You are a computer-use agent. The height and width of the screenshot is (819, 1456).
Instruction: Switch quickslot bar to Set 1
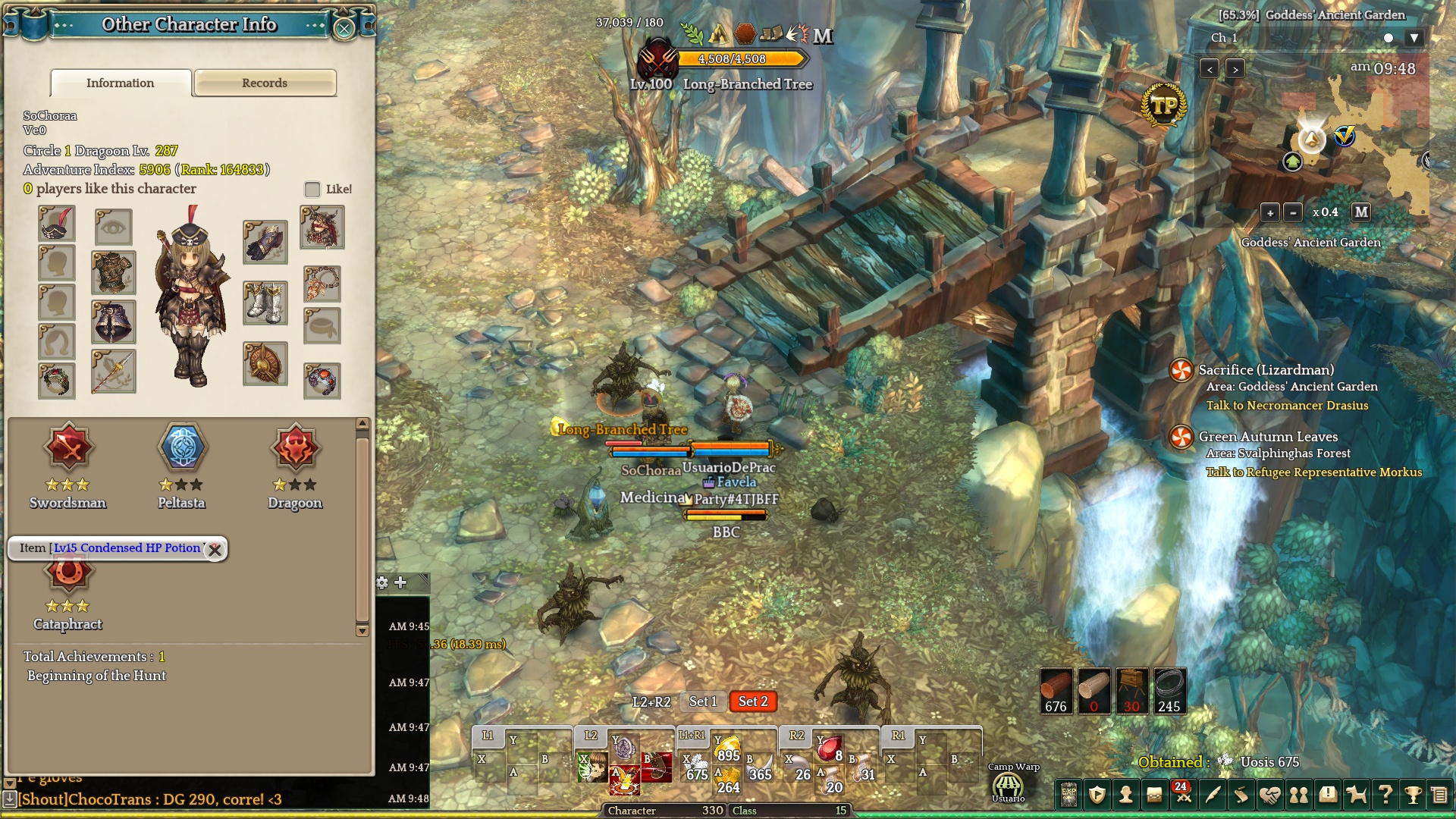(702, 701)
